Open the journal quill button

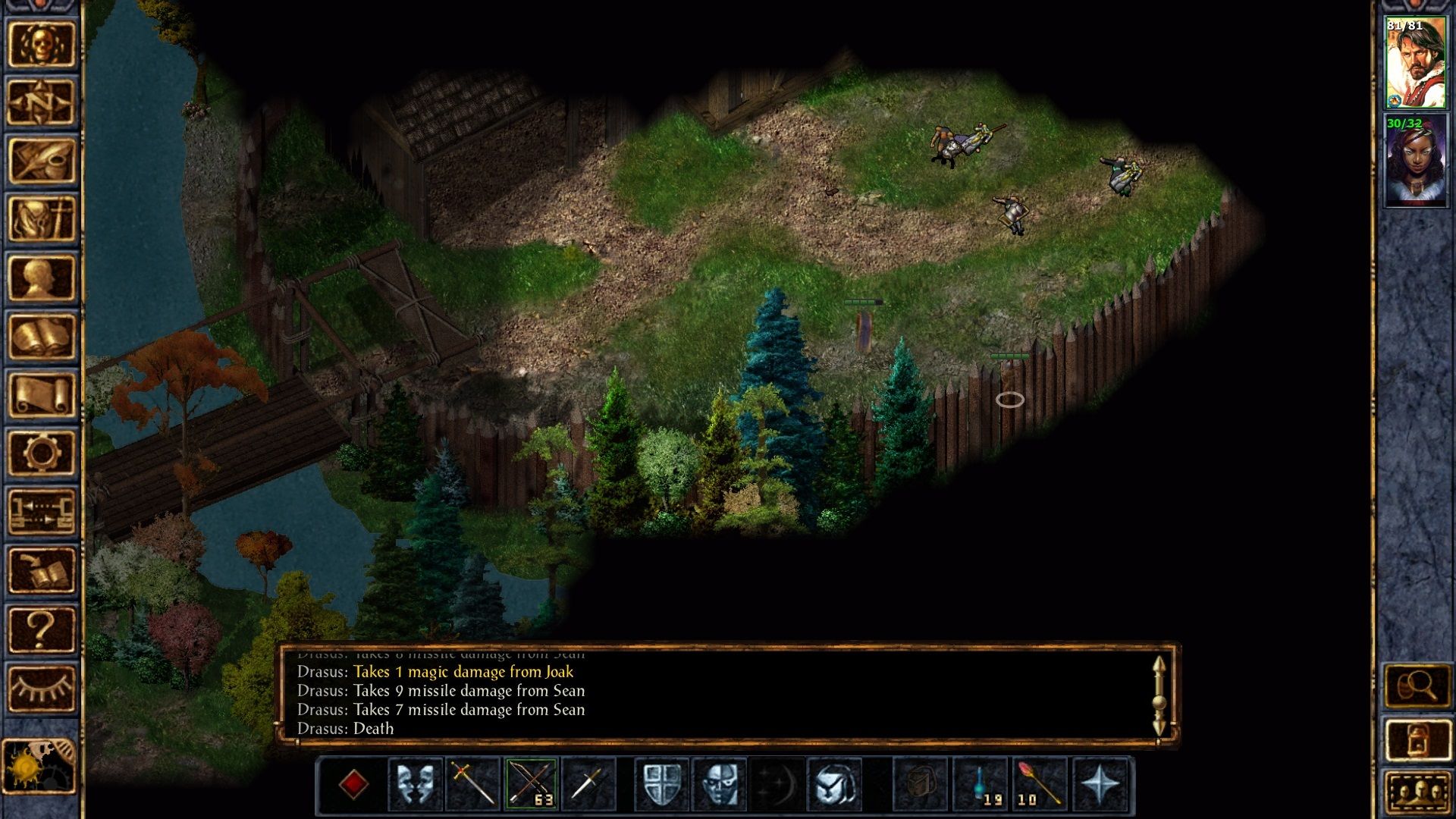tap(42, 161)
